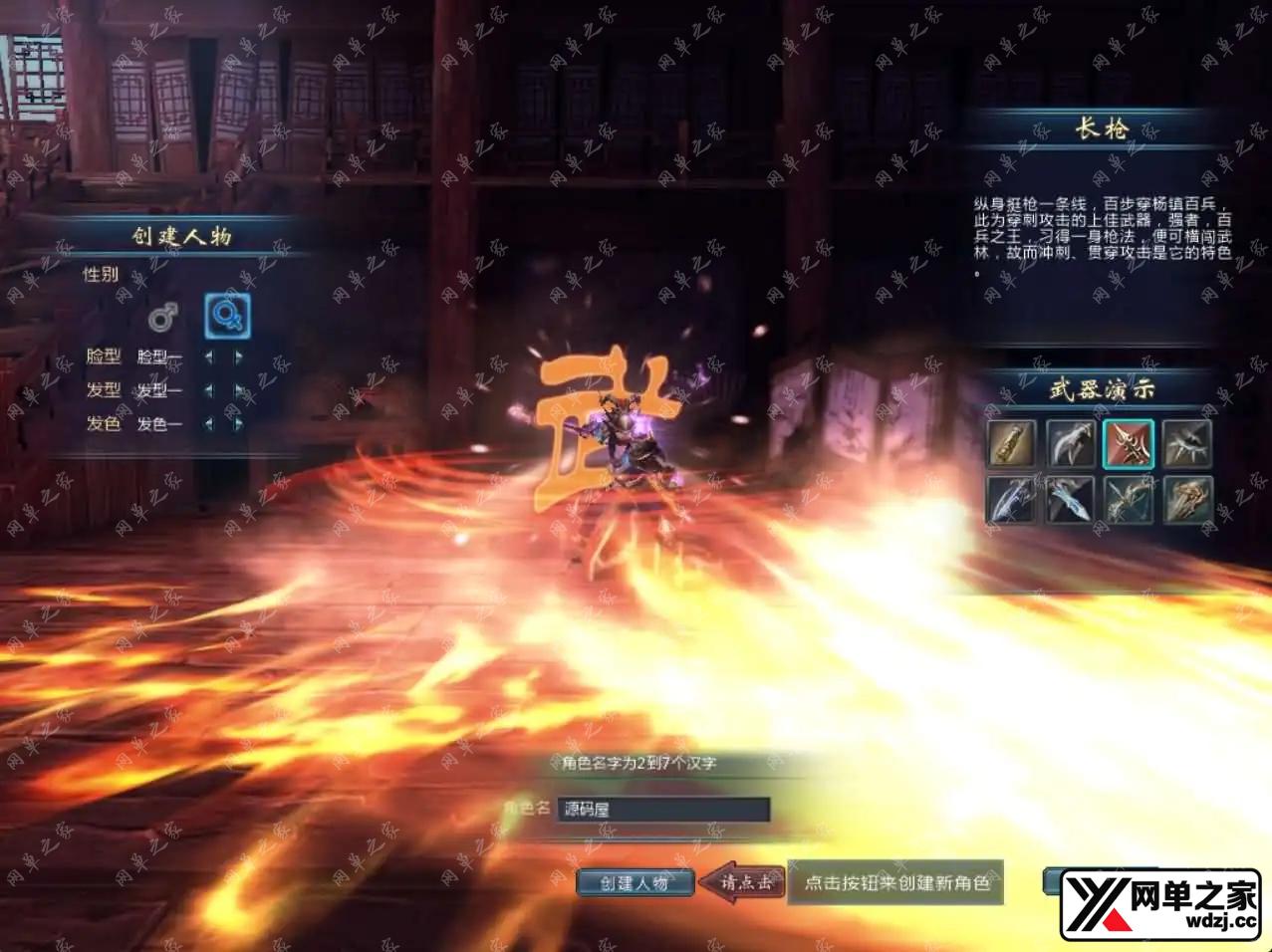Choose the gray curved claw weapon icon
Viewport: 1272px width, 952px height.
coord(1071,443)
